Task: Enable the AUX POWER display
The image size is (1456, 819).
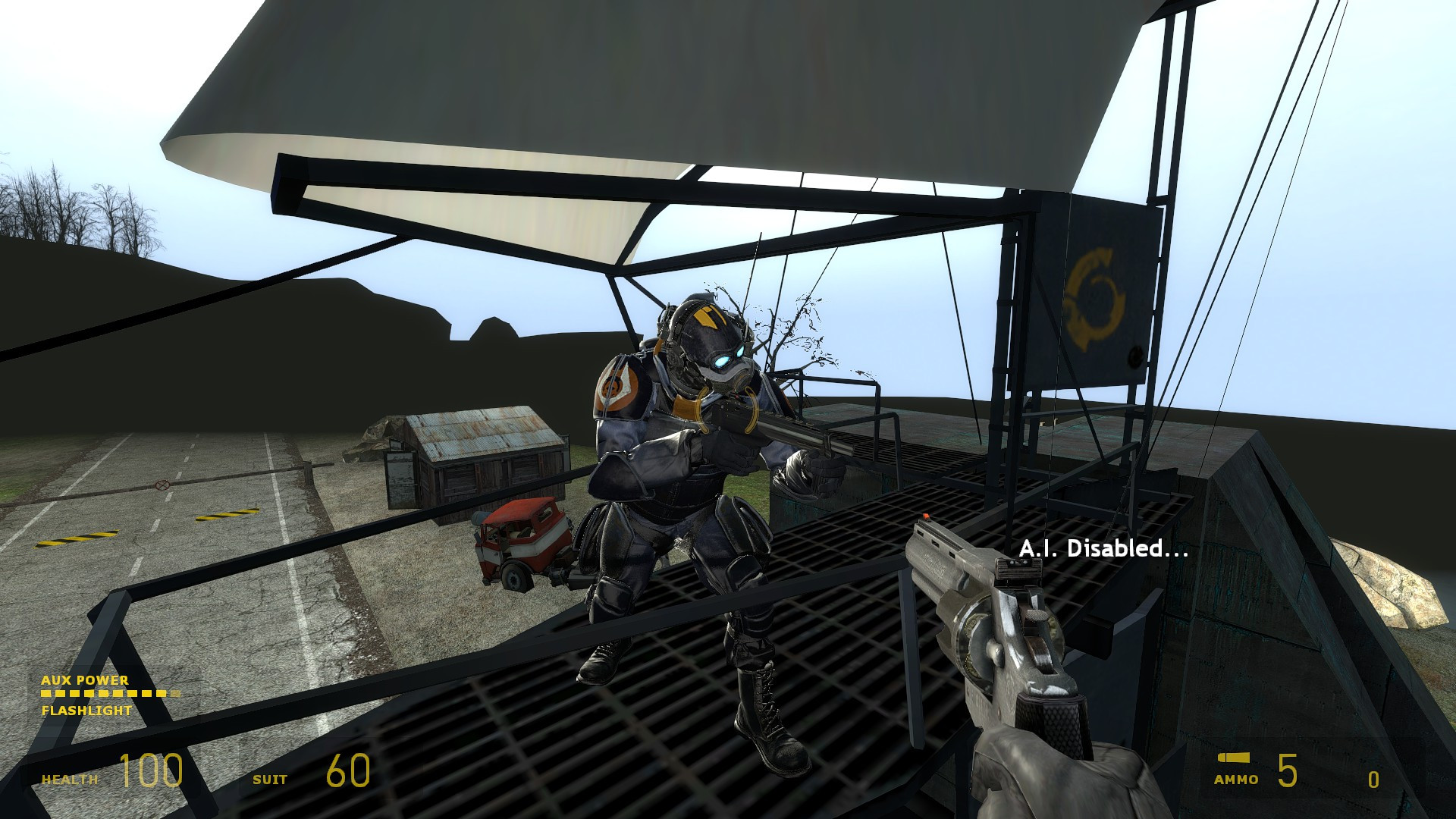Action: coord(85,680)
